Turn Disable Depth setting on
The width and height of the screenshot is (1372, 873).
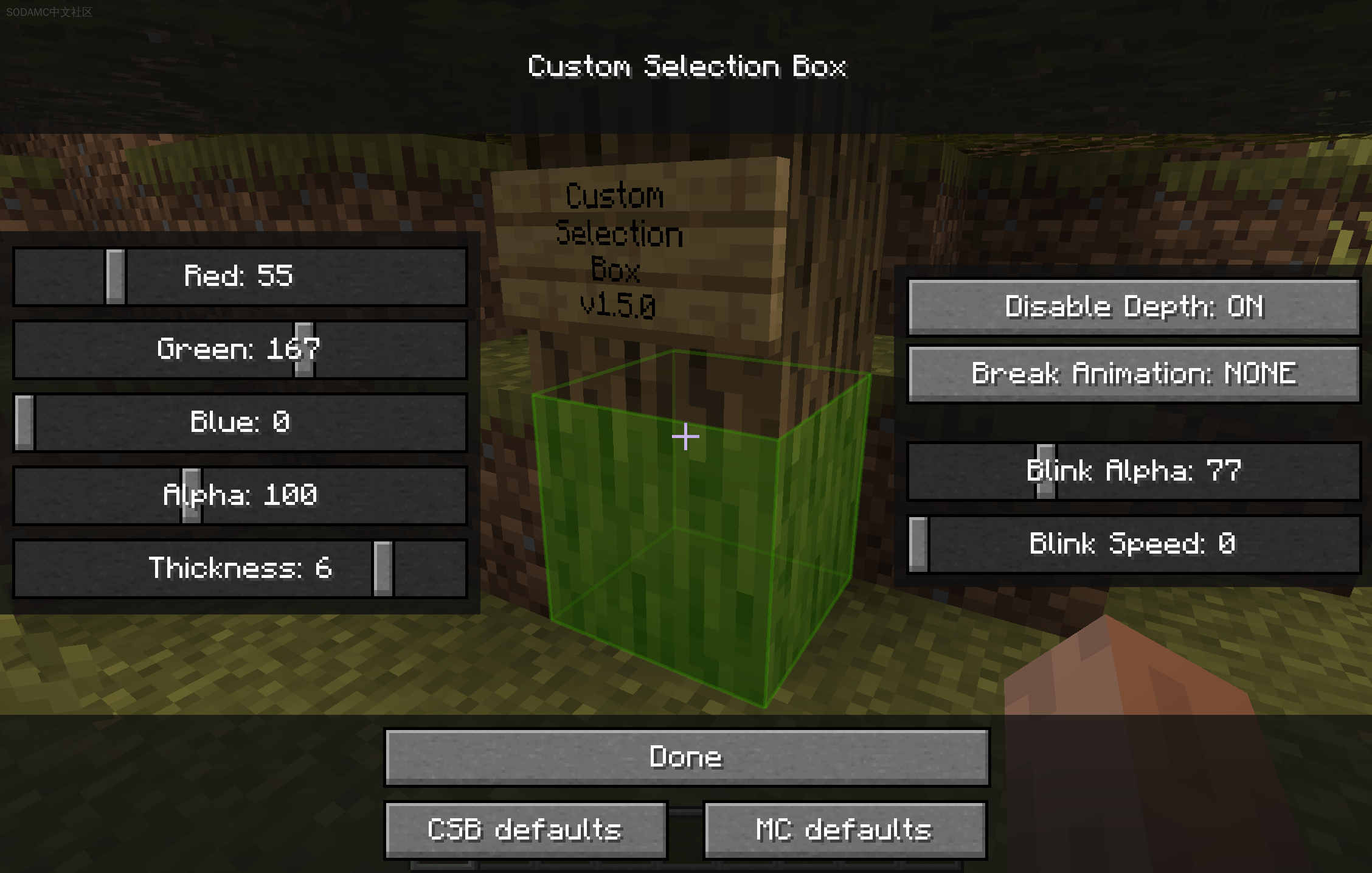pyautogui.click(x=1133, y=306)
